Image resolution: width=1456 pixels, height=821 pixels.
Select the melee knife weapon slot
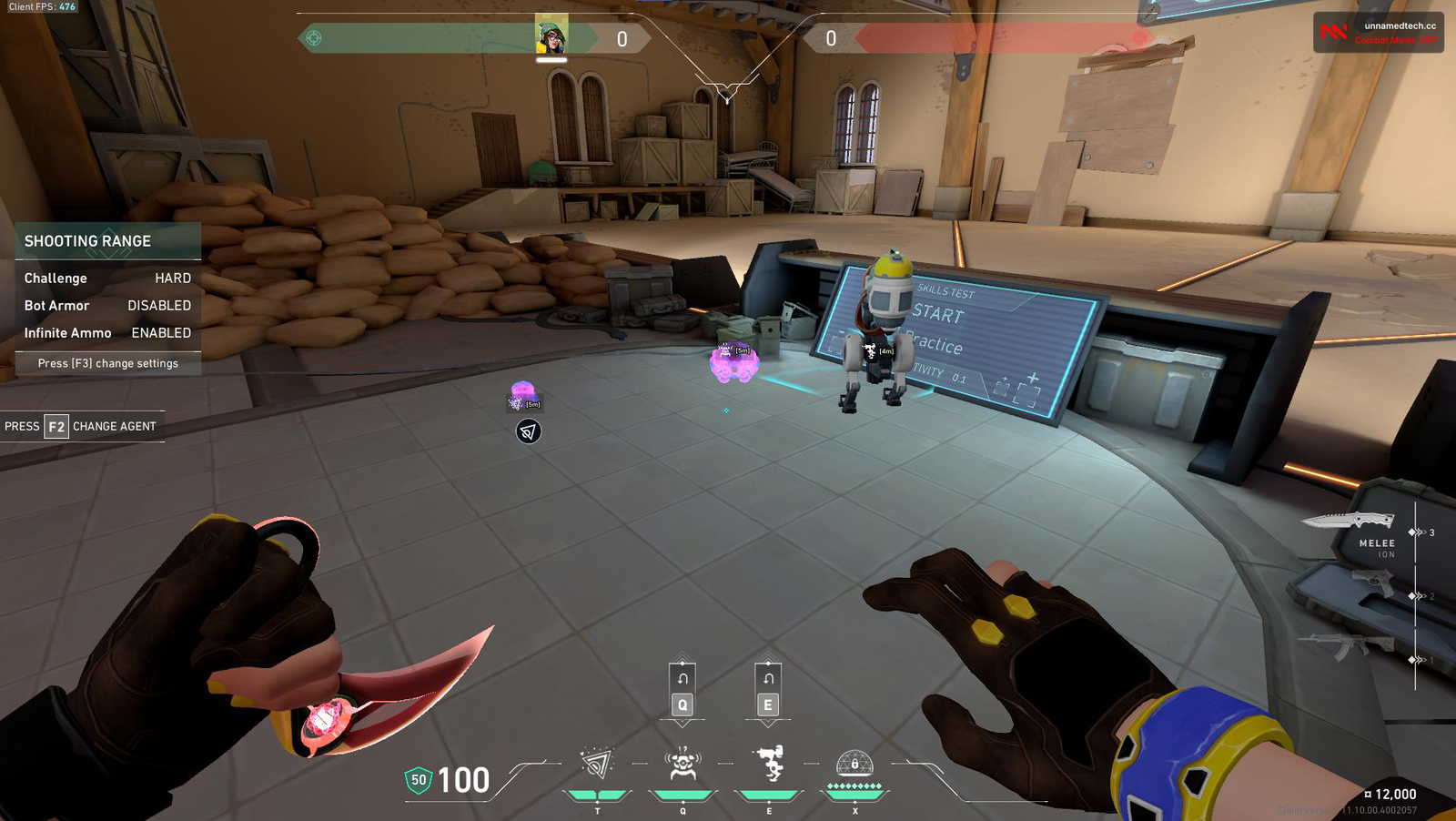coord(1349,522)
